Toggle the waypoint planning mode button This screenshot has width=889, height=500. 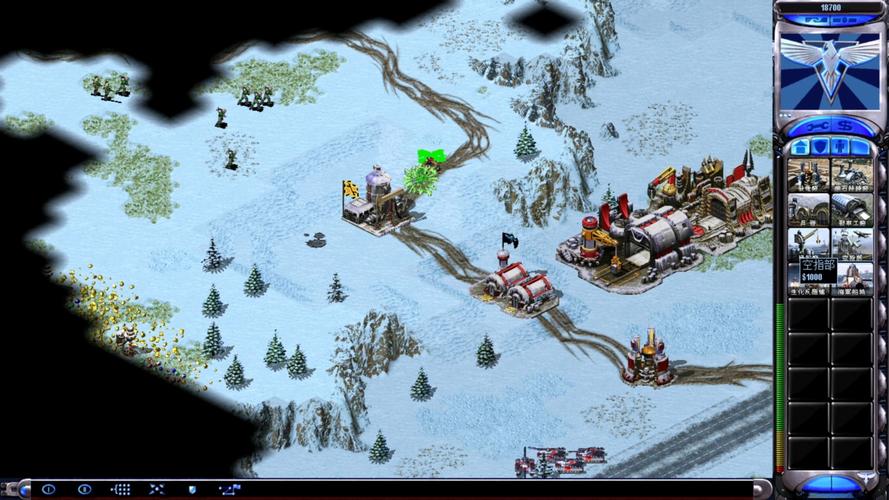point(228,489)
